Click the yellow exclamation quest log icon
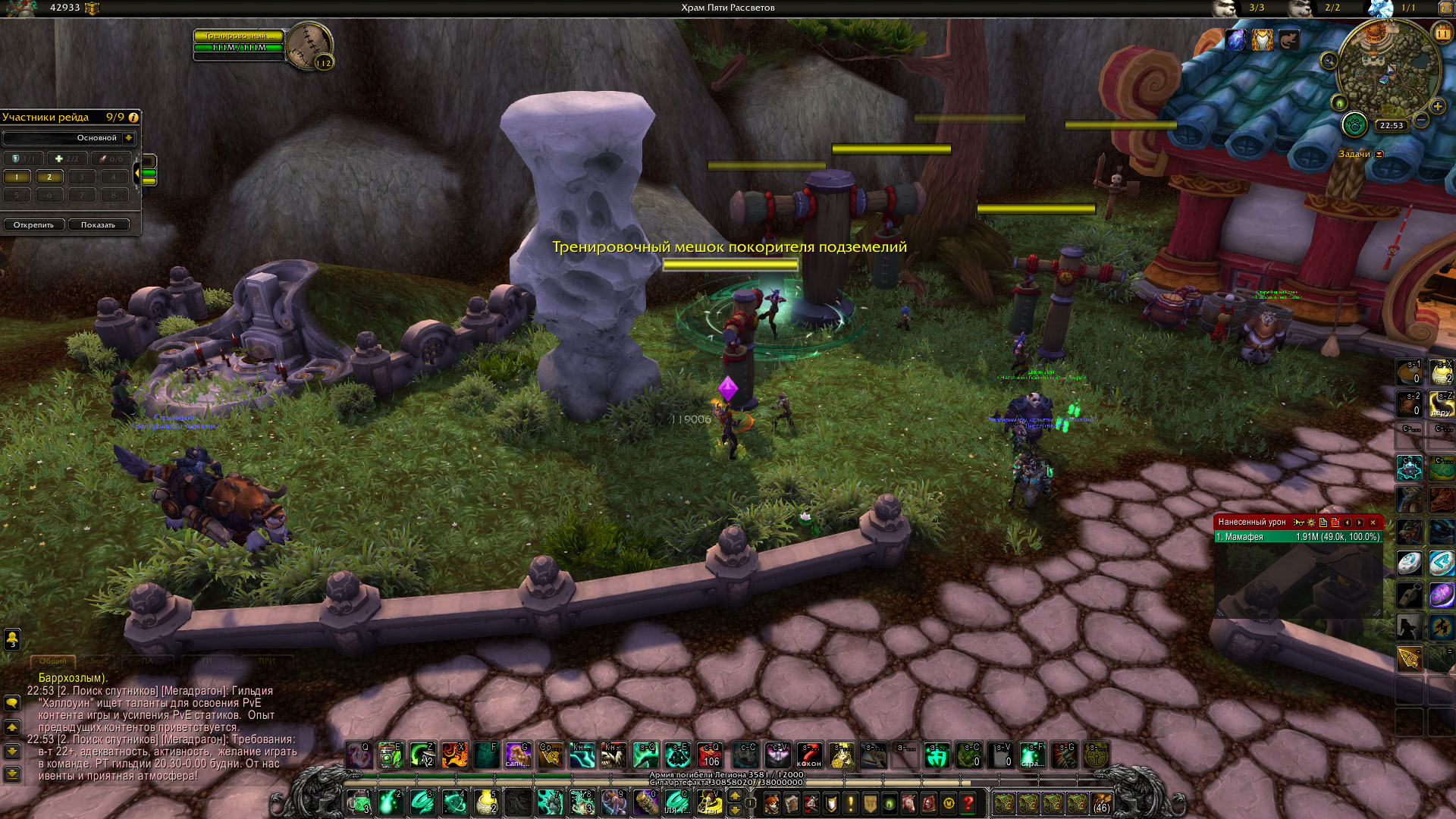The width and height of the screenshot is (1456, 819). pos(850,803)
